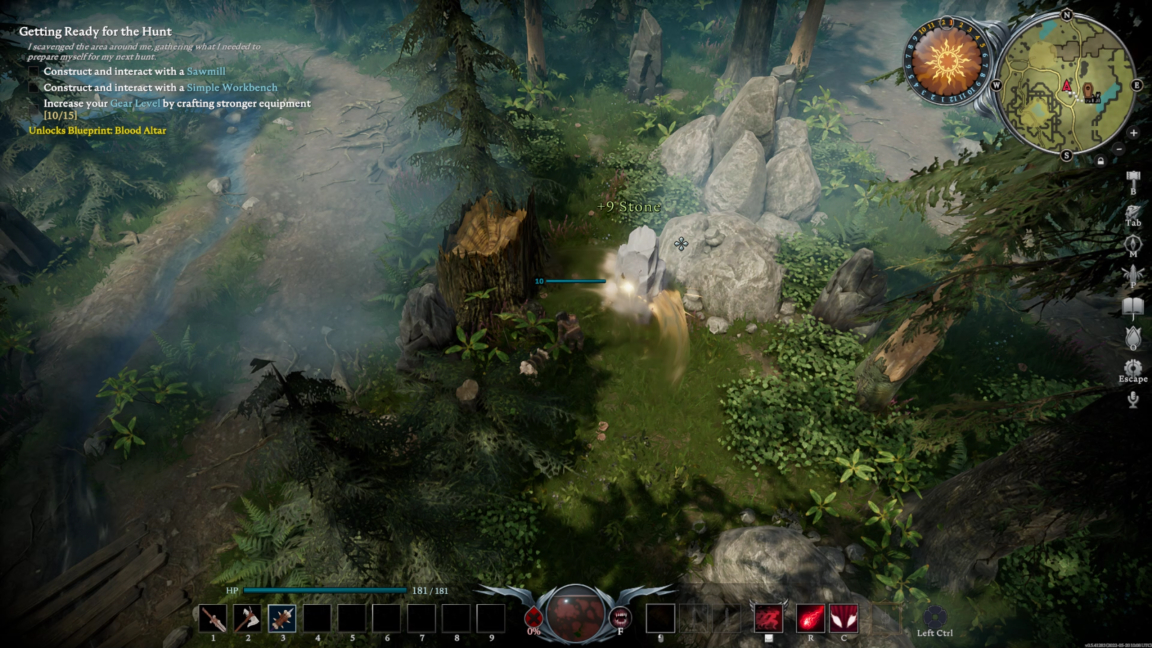This screenshot has height=648, width=1152.
Task: Equip the axe in hotbar slot 2
Action: click(247, 619)
